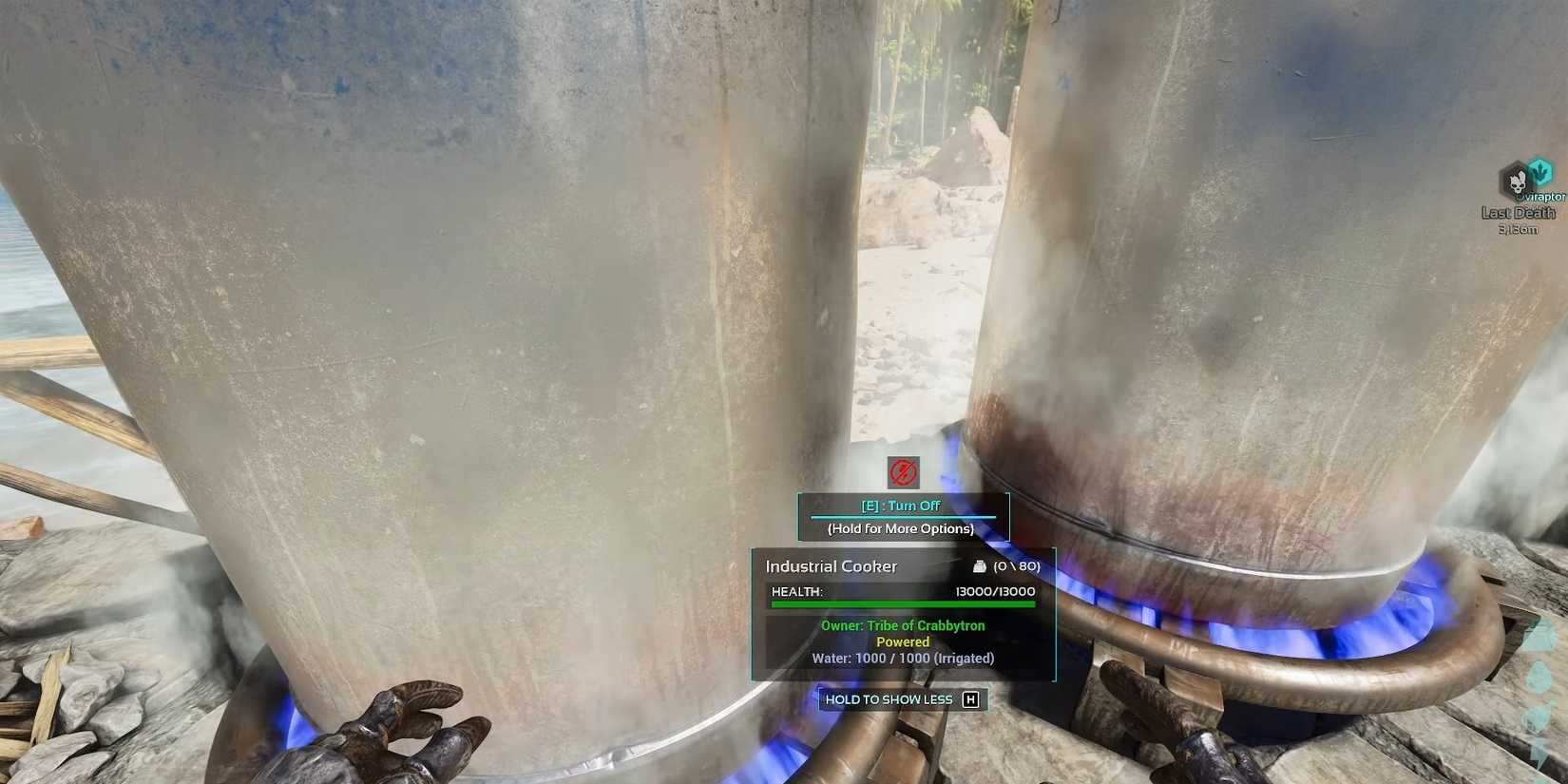The height and width of the screenshot is (784, 1568).
Task: Open the Tribe of Crabbytron owner entry
Action: [901, 625]
